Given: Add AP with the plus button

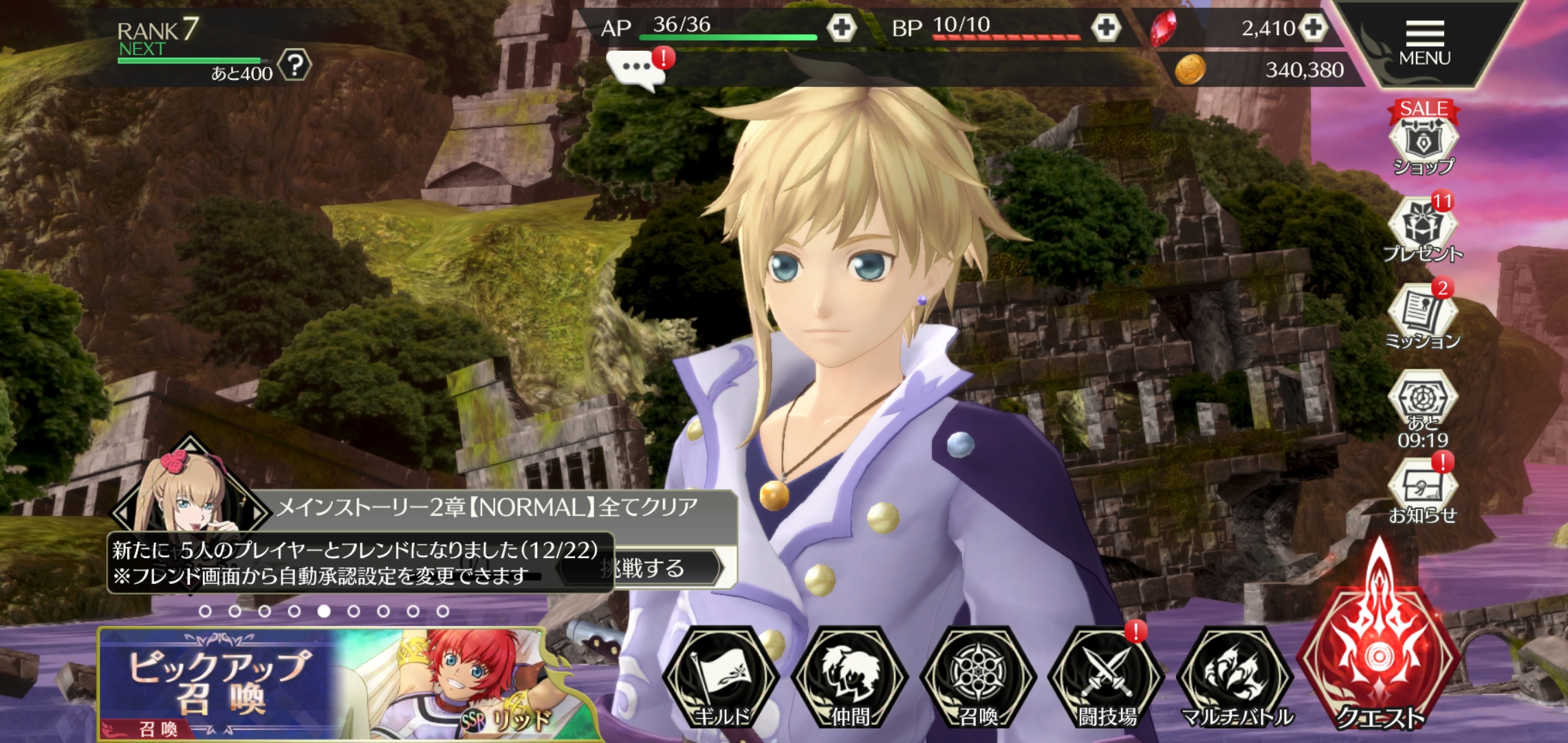Looking at the screenshot, I should click(840, 28).
